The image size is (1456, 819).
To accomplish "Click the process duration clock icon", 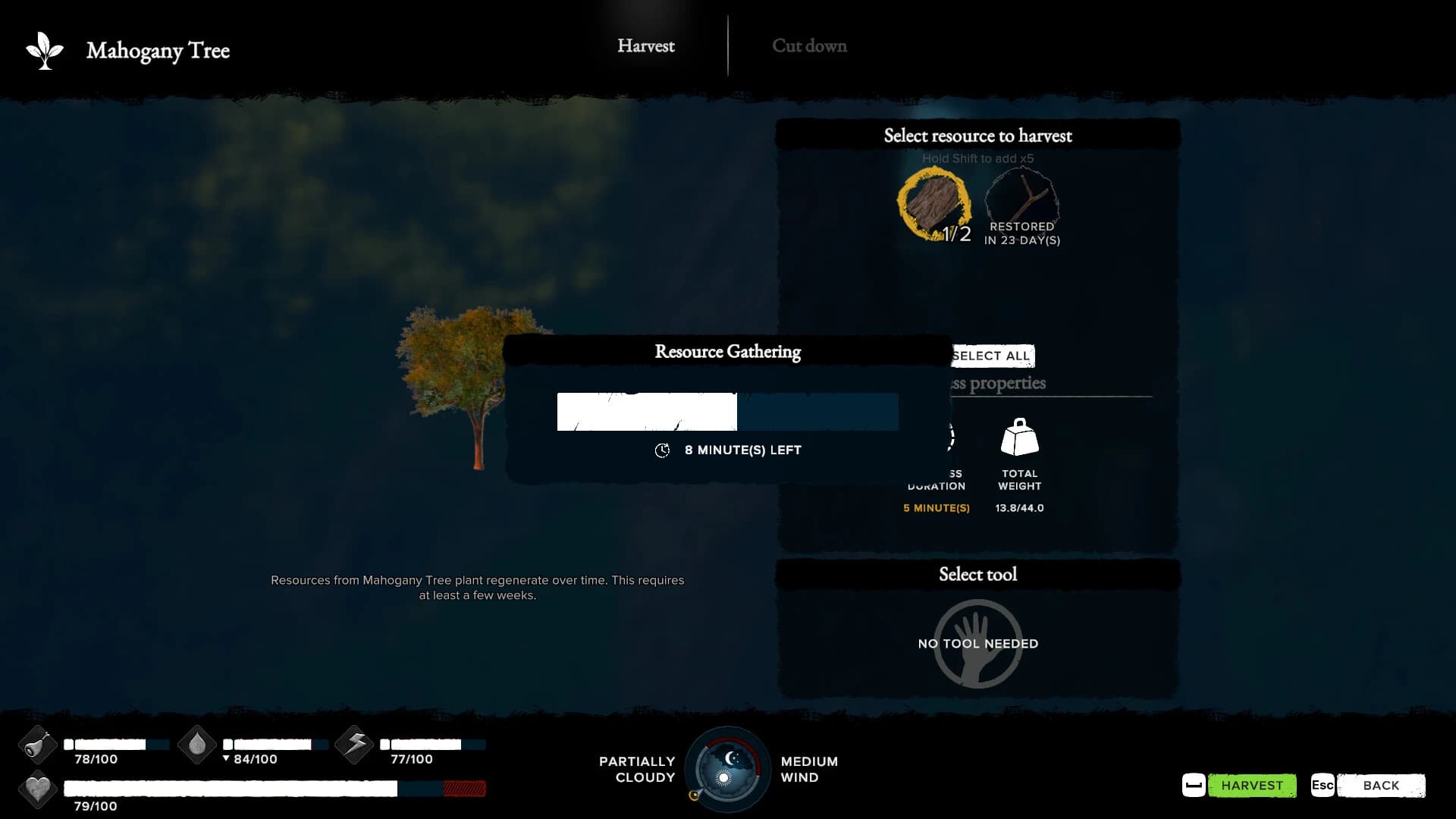I will tap(945, 438).
